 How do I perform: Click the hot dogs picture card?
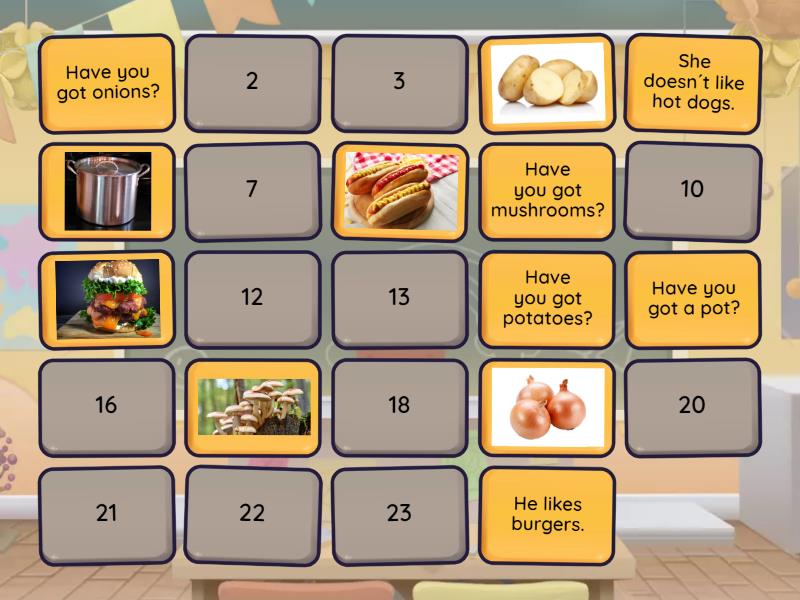tap(399, 191)
